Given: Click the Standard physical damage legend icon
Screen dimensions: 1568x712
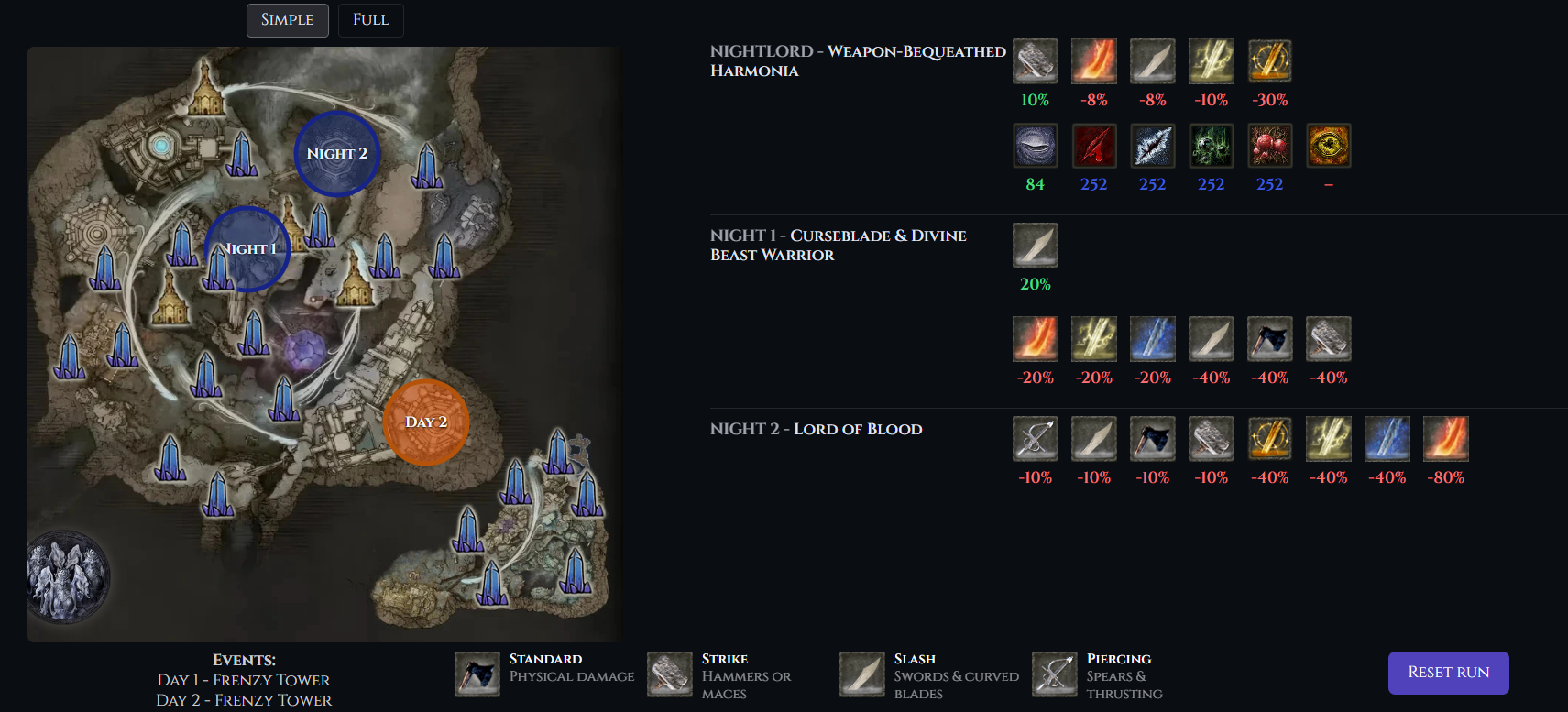Looking at the screenshot, I should [x=477, y=674].
